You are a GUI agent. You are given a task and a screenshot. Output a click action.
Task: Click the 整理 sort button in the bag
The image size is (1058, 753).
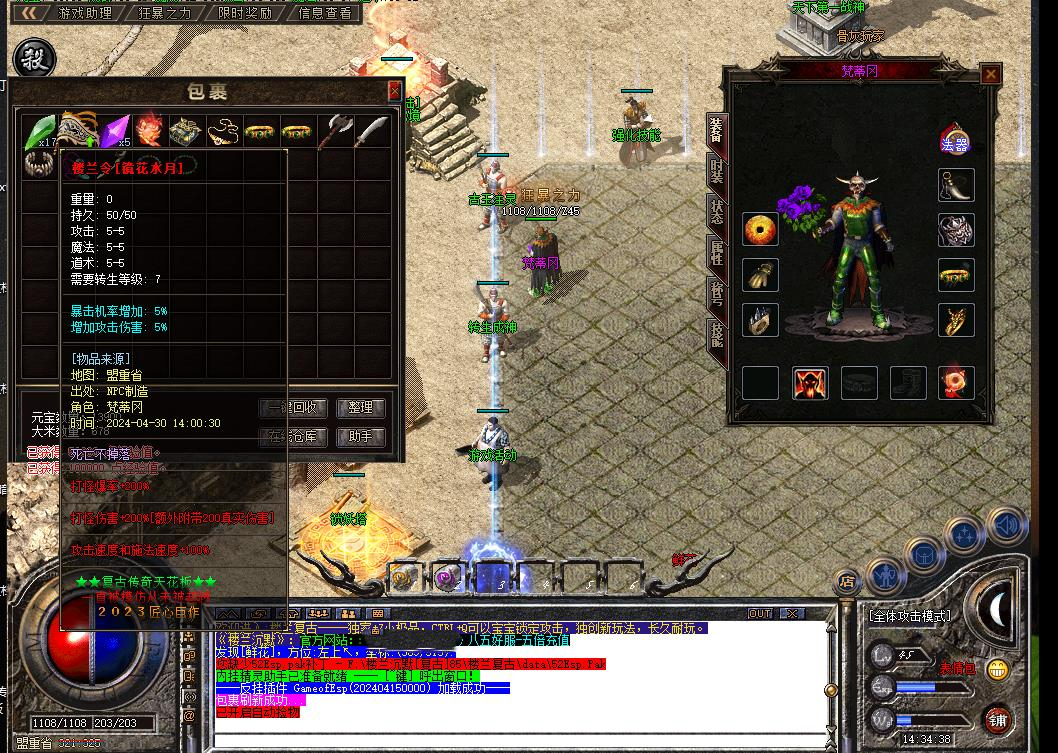tap(360, 408)
